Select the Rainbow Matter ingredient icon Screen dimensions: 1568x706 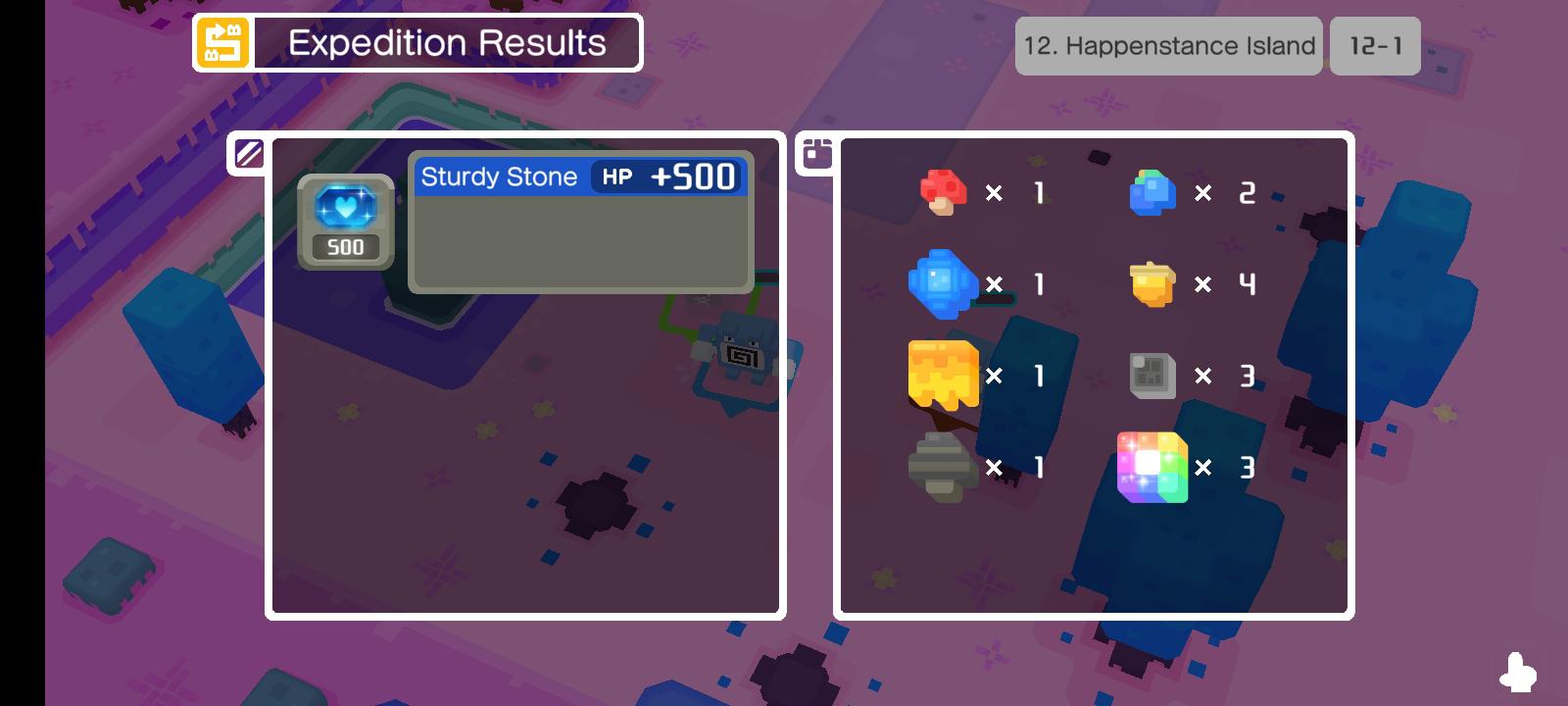[x=1152, y=468]
